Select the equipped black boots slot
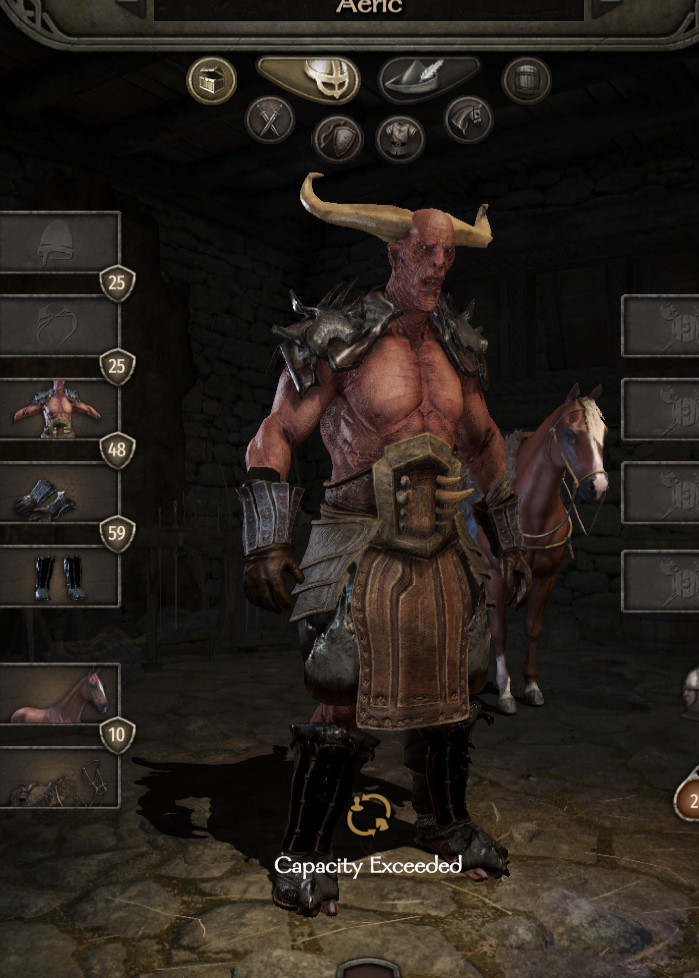The image size is (699, 978). 59,577
